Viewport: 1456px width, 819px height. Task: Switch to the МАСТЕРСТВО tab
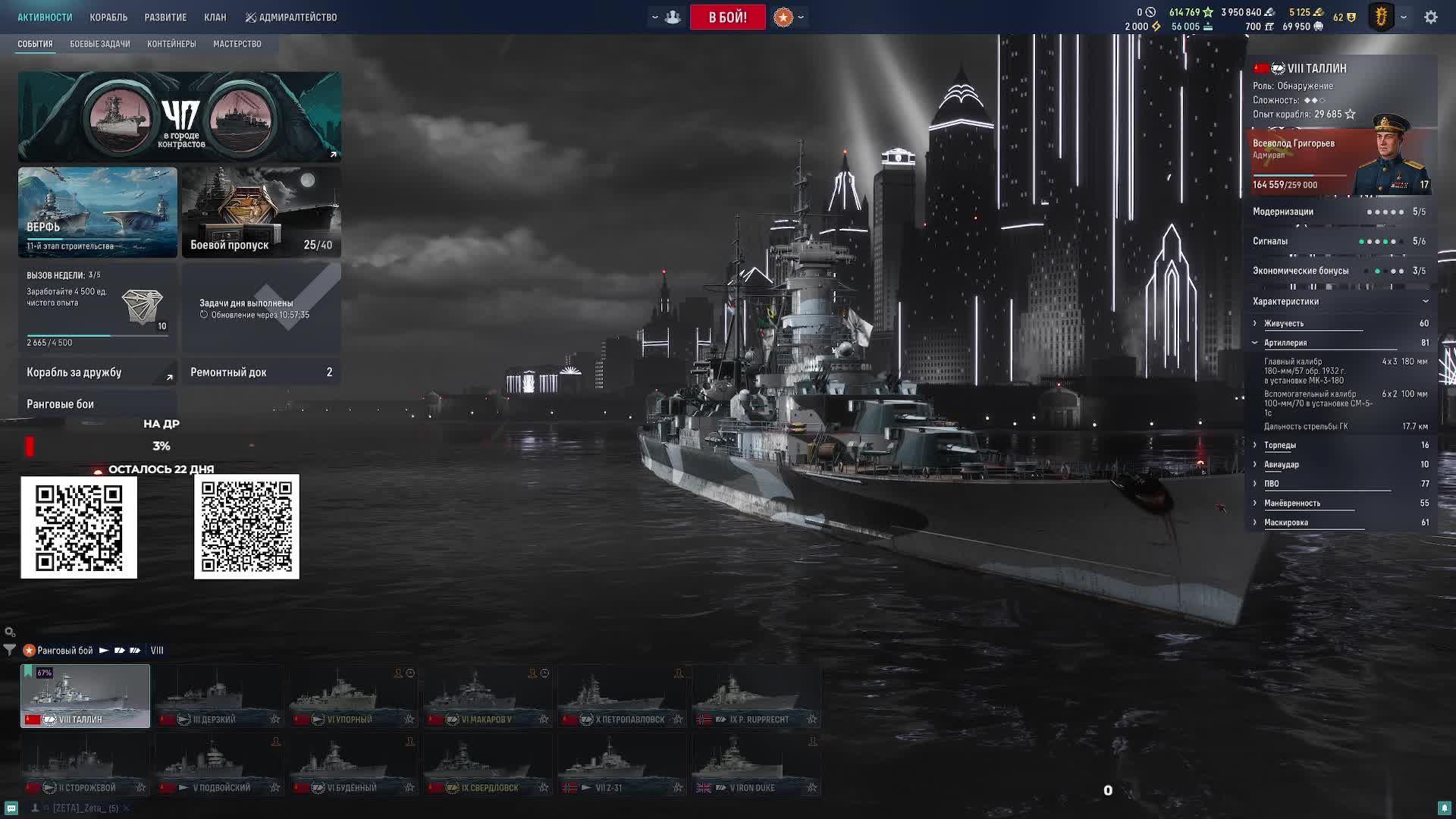coord(237,44)
